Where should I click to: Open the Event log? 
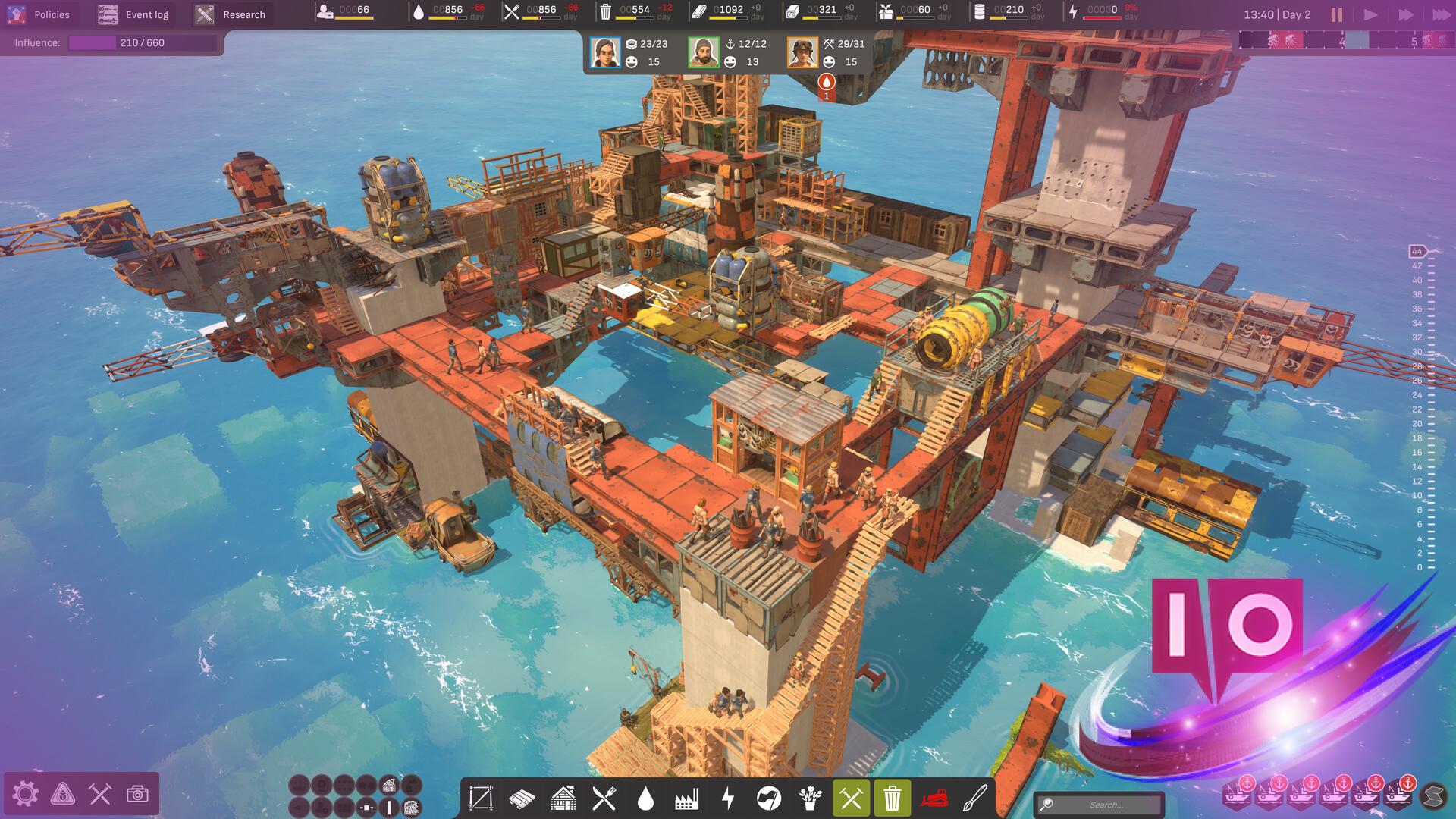point(134,14)
